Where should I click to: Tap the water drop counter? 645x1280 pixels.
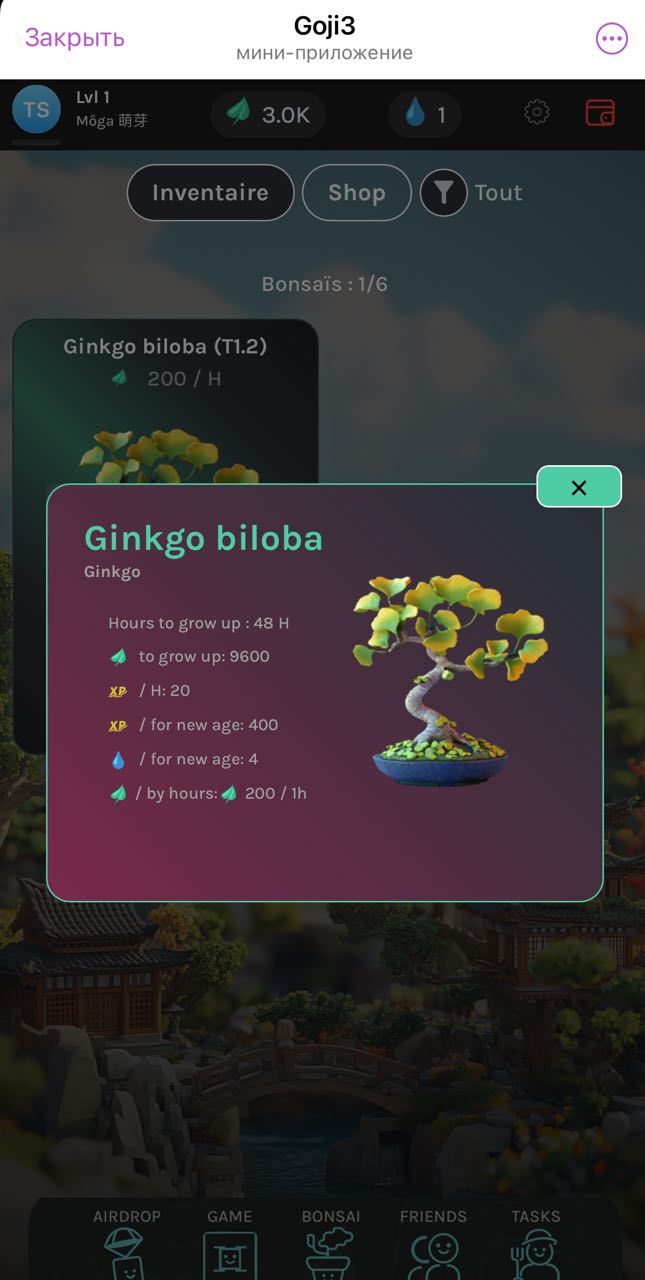click(x=424, y=115)
